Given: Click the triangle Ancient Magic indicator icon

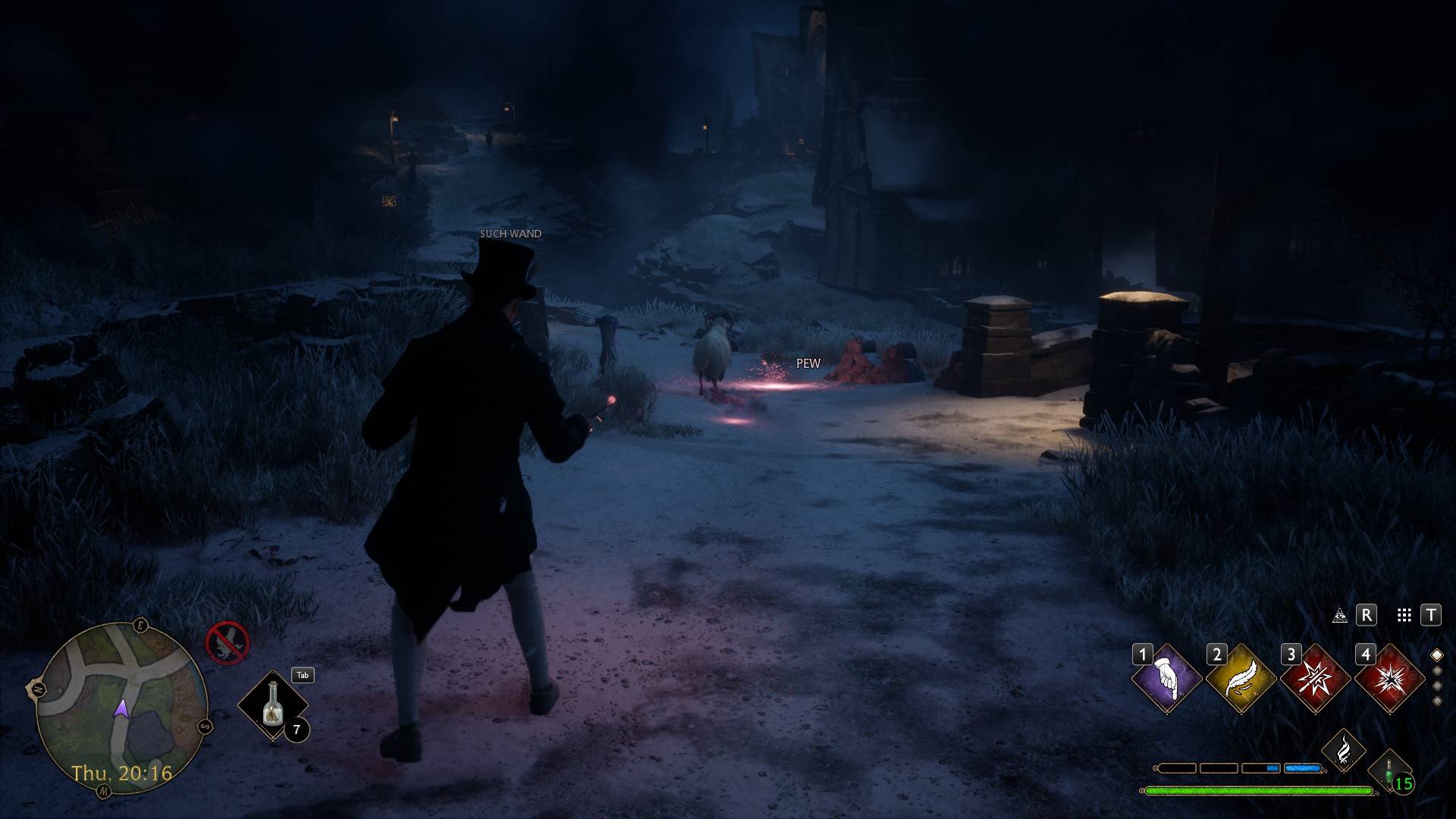Looking at the screenshot, I should click(x=1340, y=617).
